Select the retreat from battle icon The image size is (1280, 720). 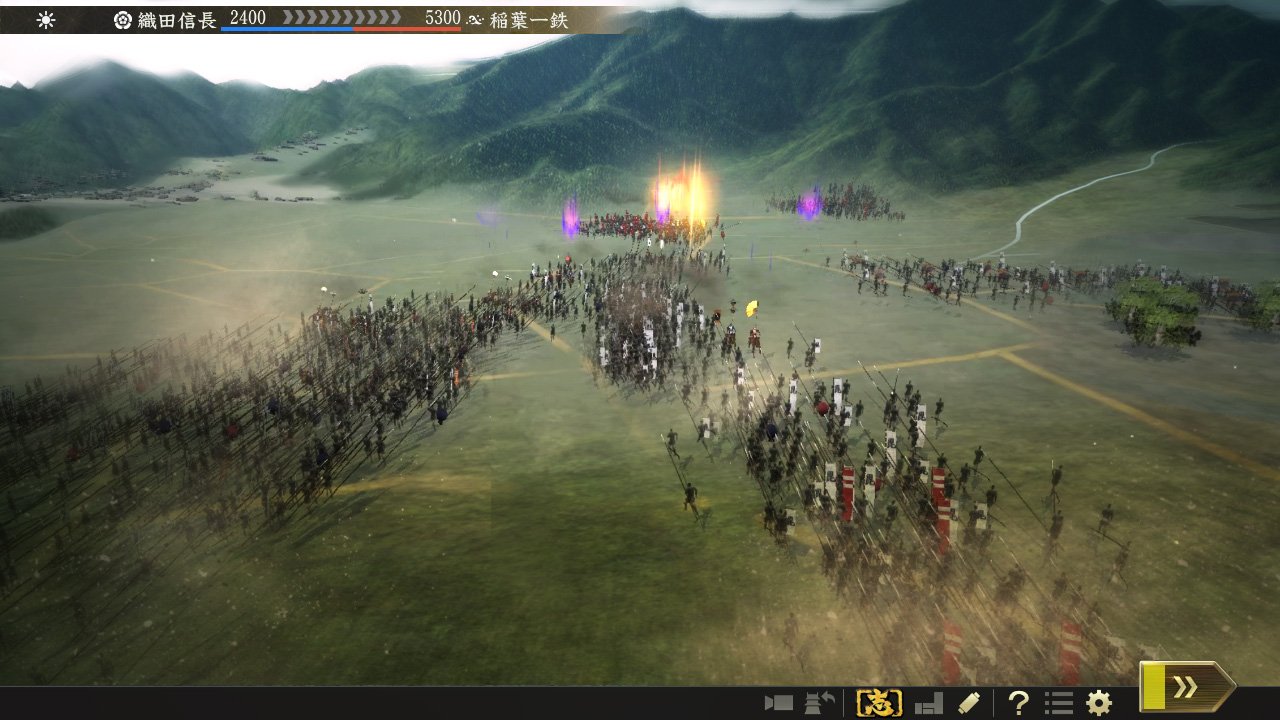[x=817, y=700]
